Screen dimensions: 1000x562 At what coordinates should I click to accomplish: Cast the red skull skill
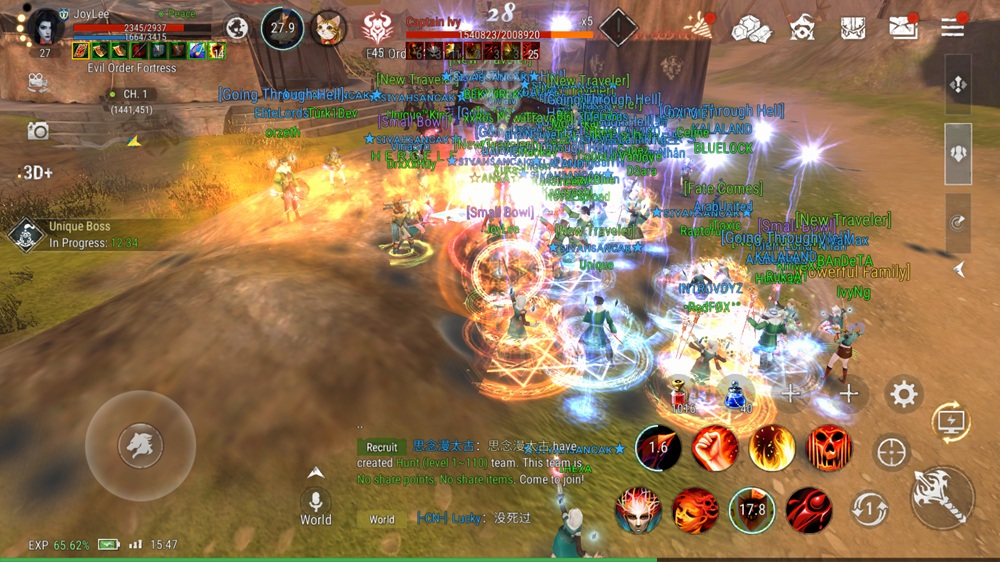point(829,449)
